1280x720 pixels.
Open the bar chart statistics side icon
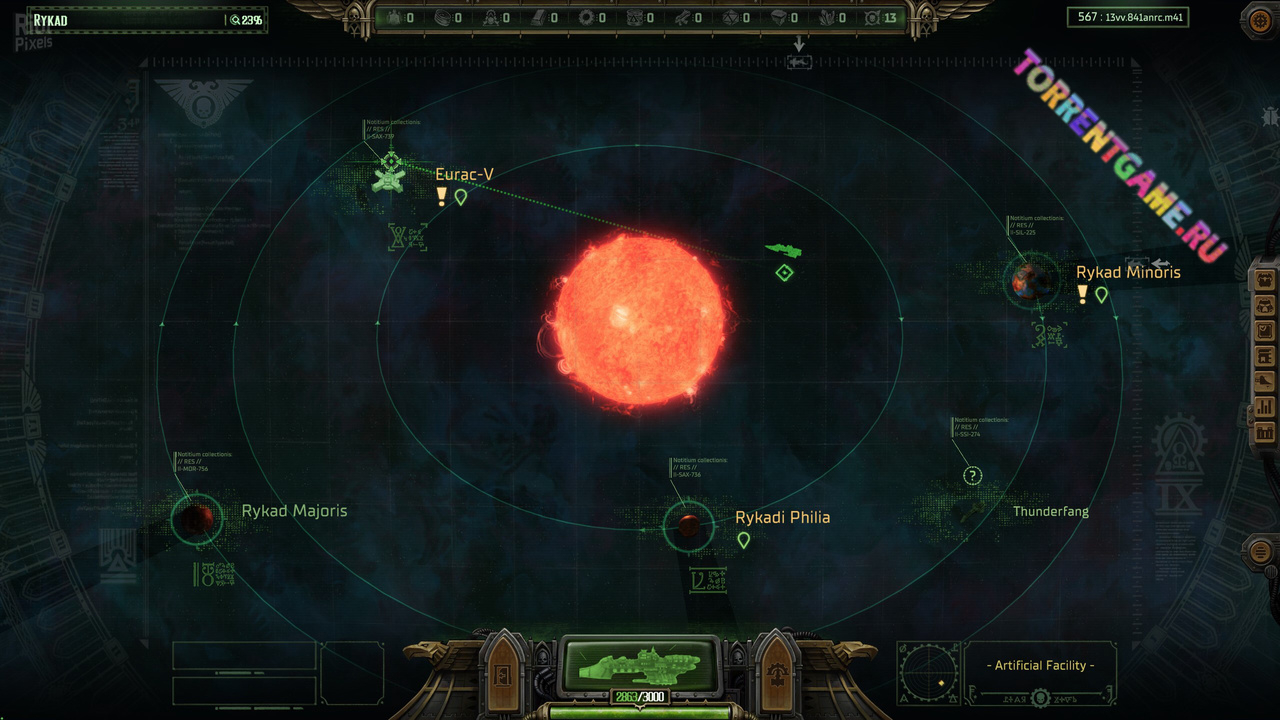(1265, 407)
